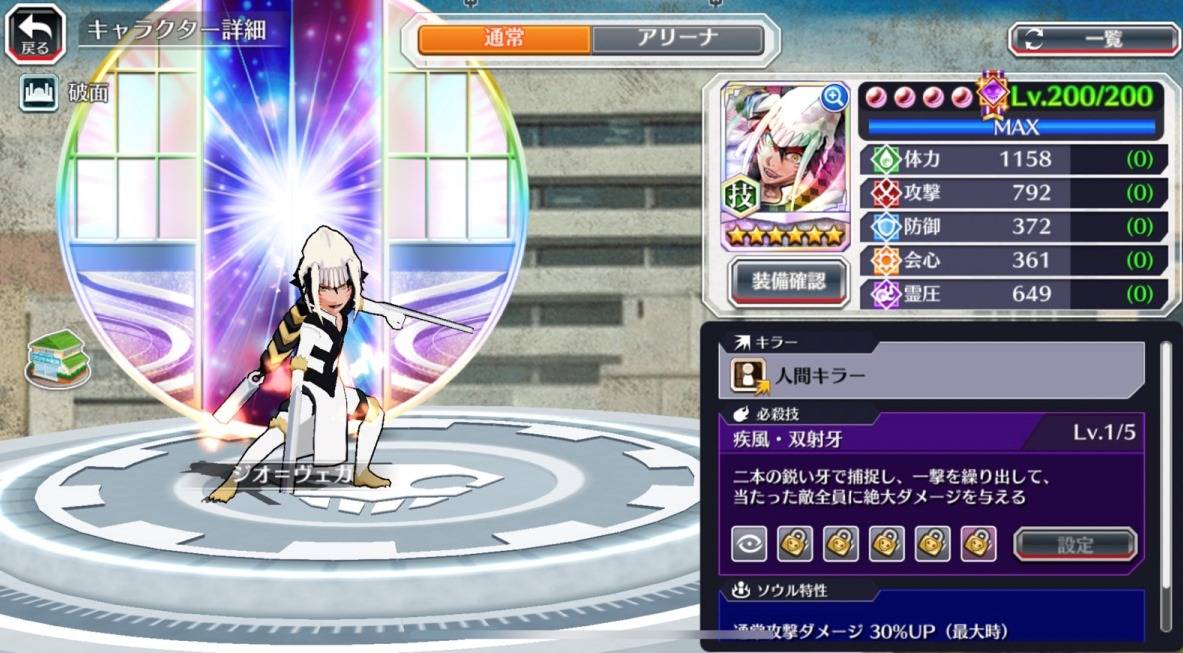Screen dimensions: 1183x653
Task: Open the 一覧 character list
Action: (1094, 39)
